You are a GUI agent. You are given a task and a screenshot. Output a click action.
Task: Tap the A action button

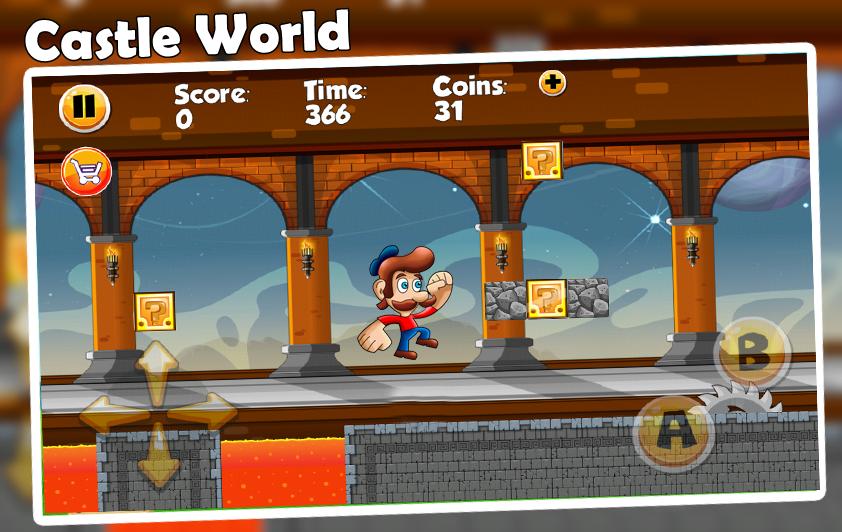[673, 432]
